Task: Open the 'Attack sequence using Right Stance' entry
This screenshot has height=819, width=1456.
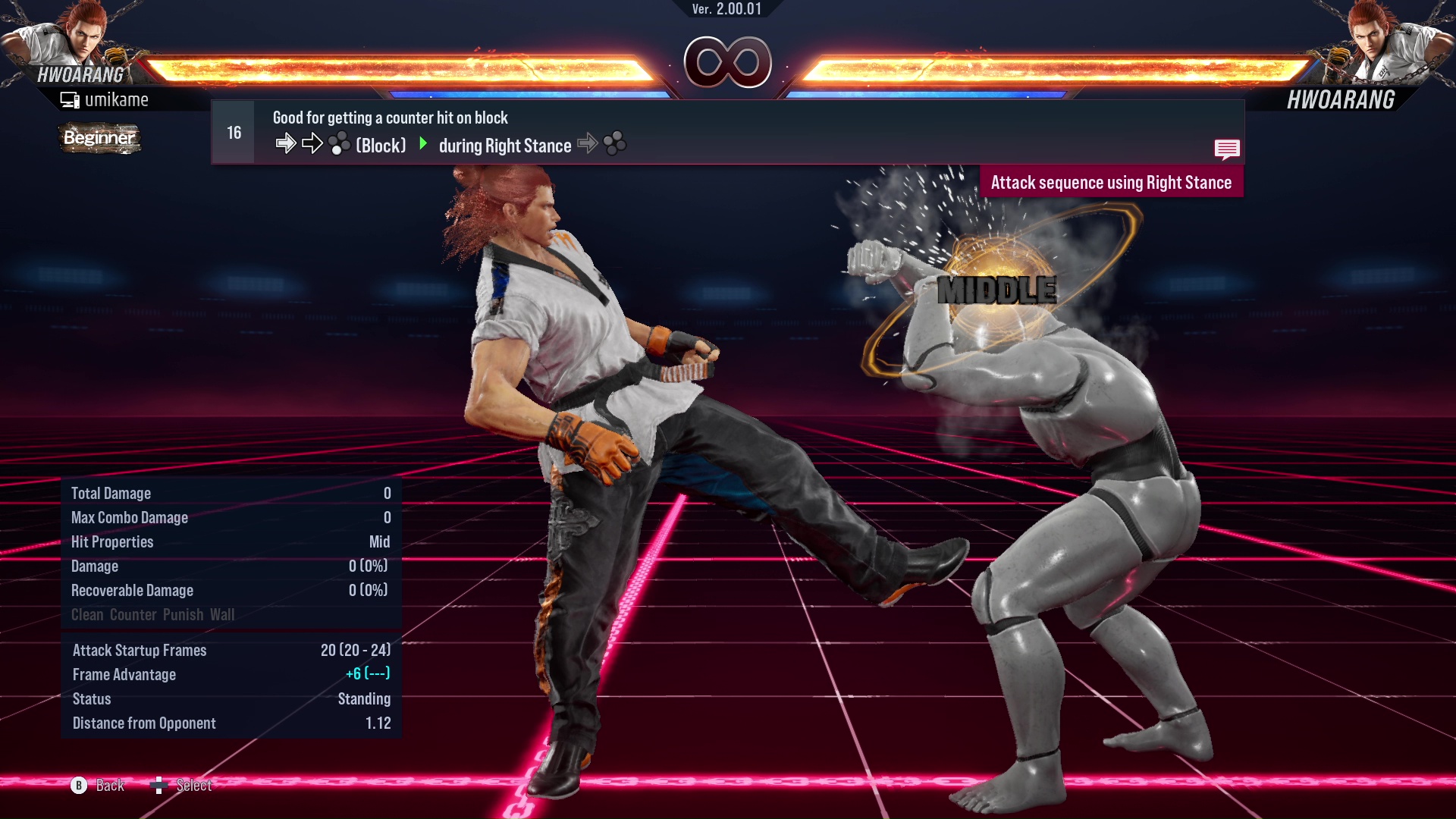Action: 1112,182
